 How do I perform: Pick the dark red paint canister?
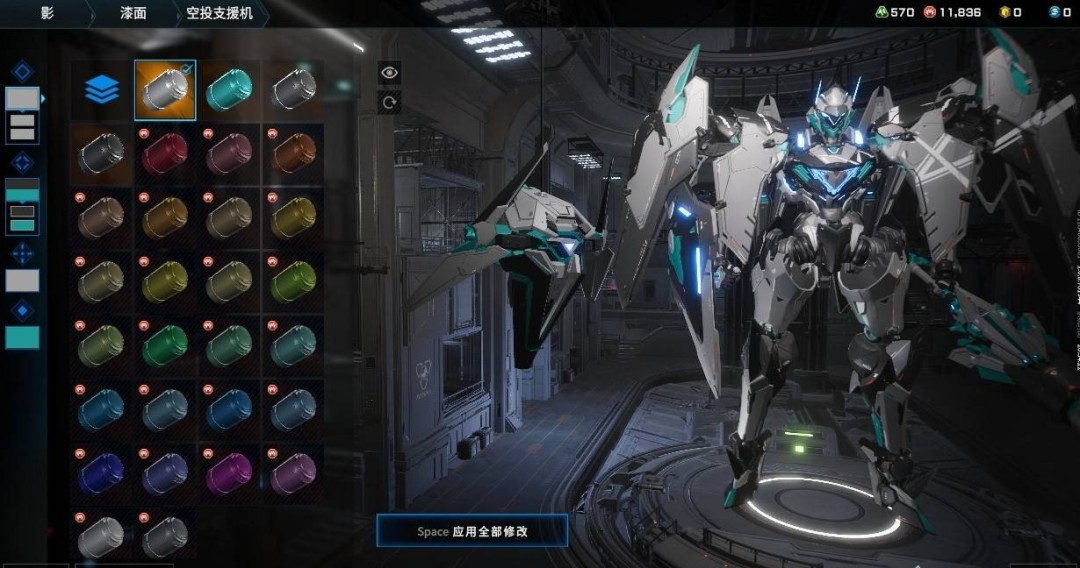pos(165,154)
